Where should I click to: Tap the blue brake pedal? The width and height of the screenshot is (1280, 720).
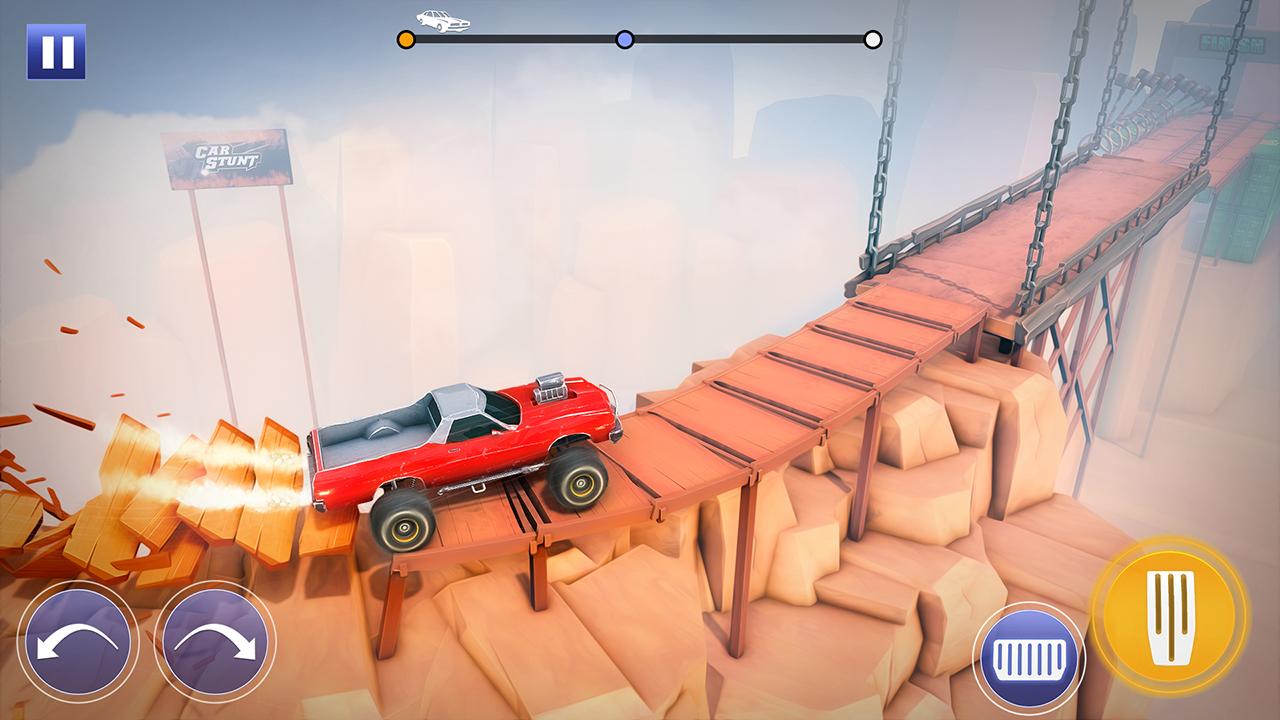[x=1029, y=657]
